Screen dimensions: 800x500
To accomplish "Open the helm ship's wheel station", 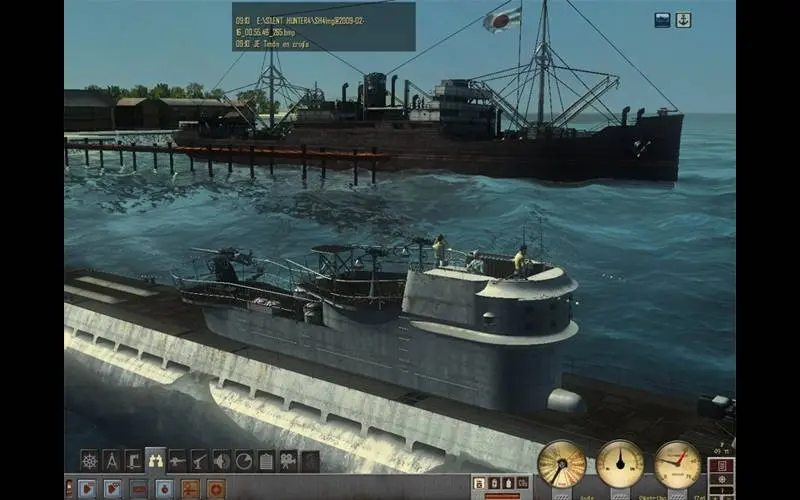I will (x=89, y=460).
